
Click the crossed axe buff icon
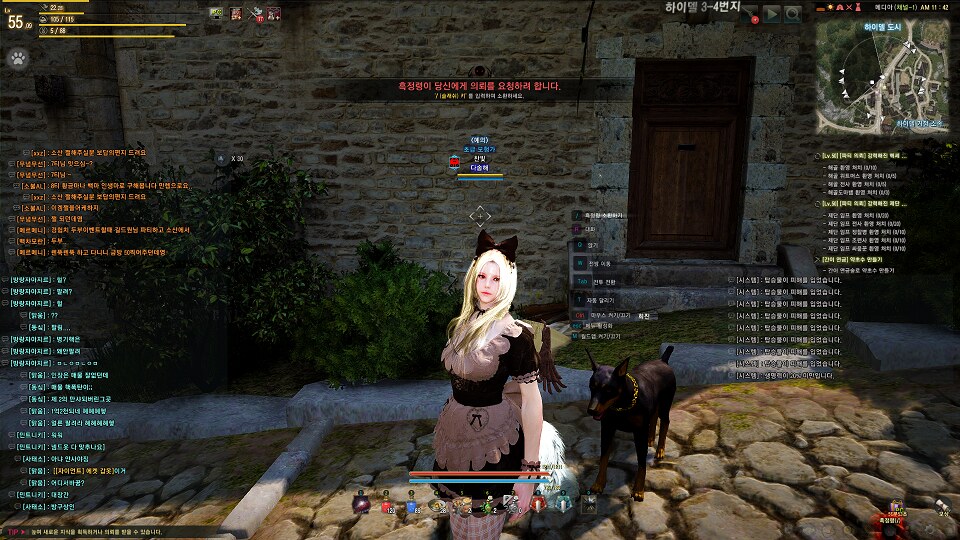click(255, 13)
